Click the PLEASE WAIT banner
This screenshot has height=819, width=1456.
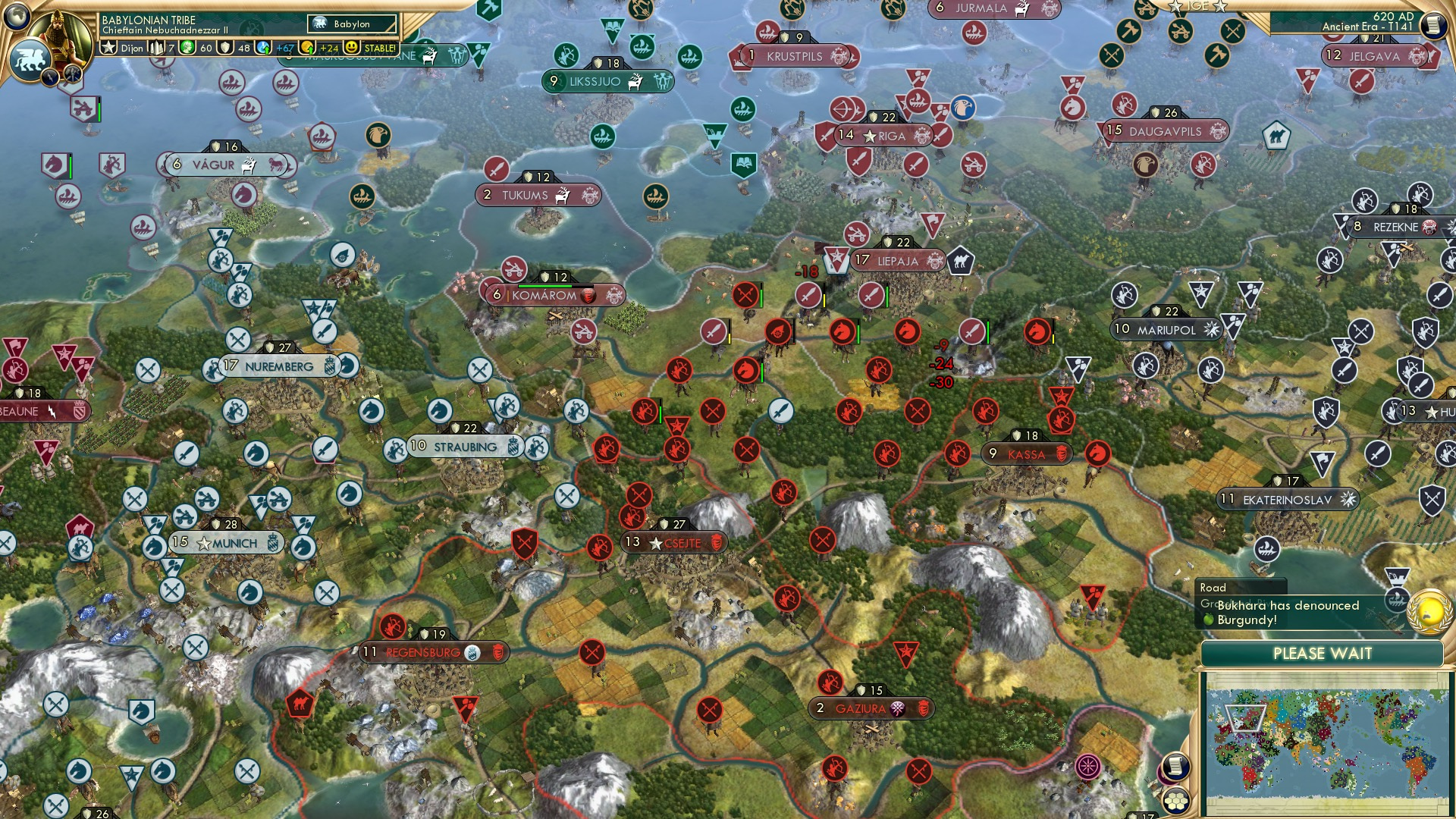[1323, 652]
